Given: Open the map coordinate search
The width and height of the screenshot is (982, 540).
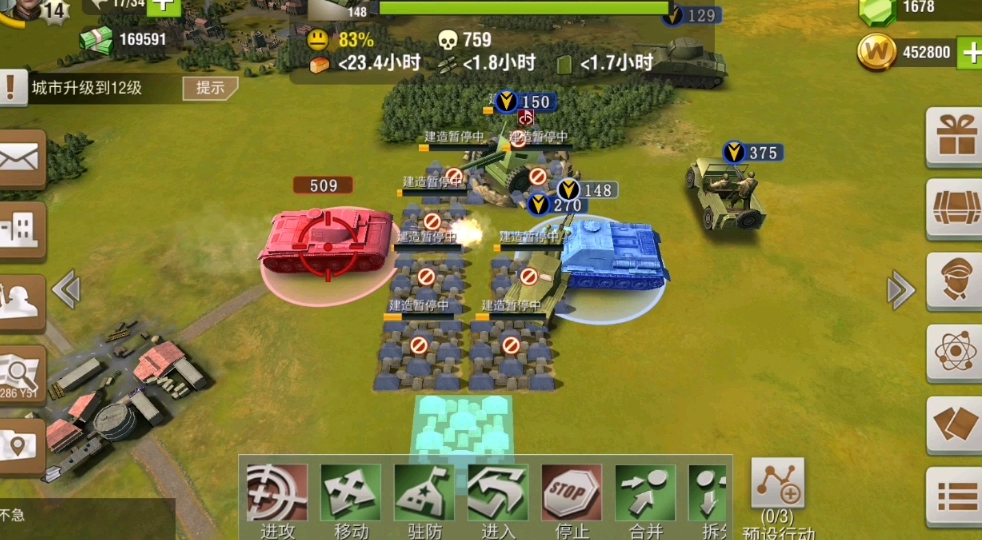Looking at the screenshot, I should [x=20, y=375].
